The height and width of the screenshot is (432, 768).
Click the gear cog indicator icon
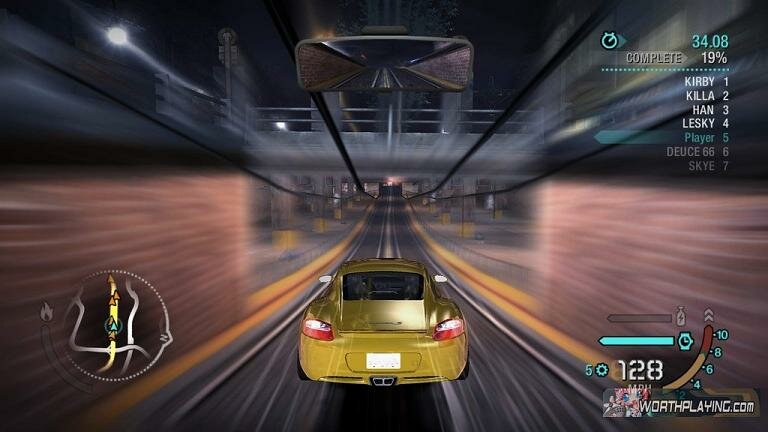point(602,370)
